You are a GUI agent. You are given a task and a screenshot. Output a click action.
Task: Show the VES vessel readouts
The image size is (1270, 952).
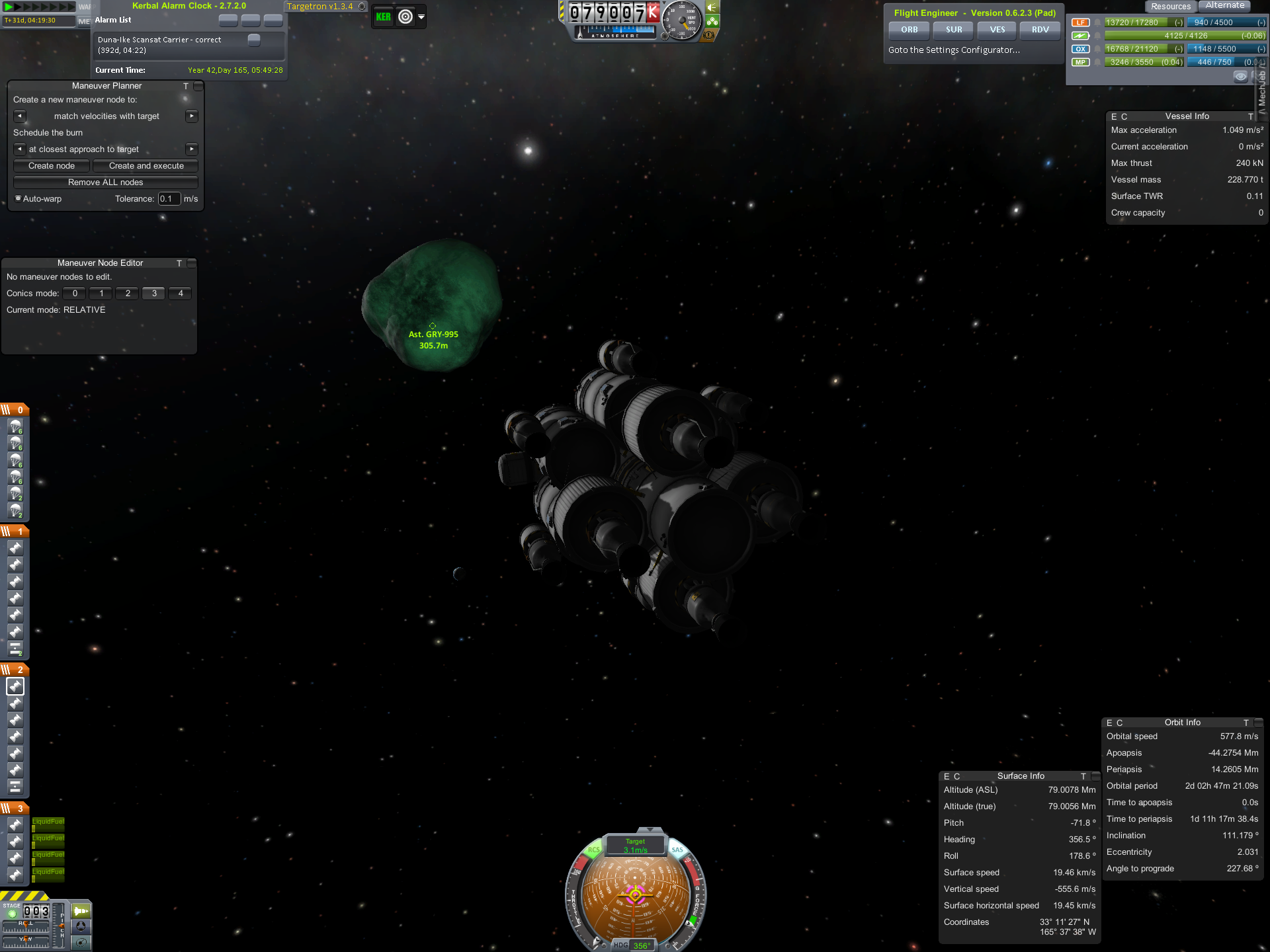coord(997,30)
